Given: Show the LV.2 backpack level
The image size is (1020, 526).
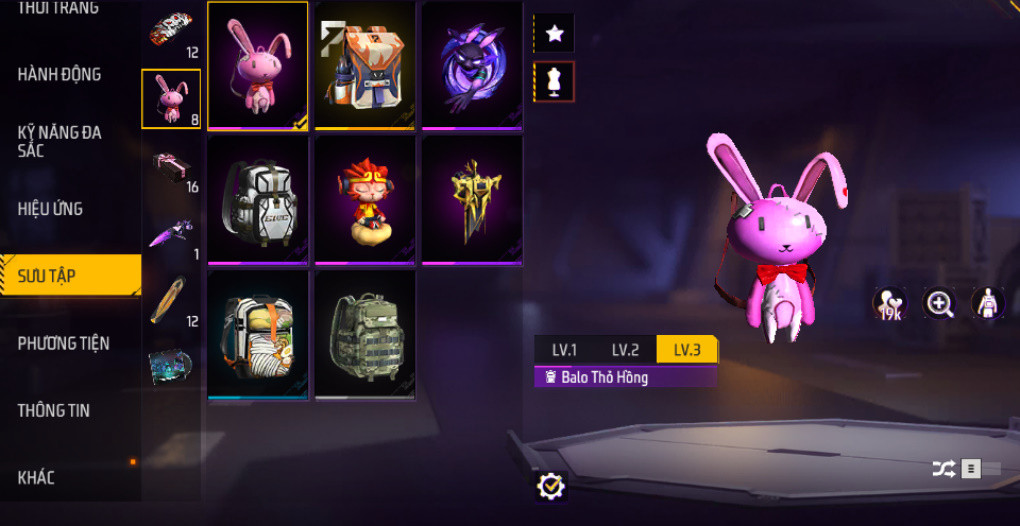Looking at the screenshot, I should pyautogui.click(x=625, y=350).
